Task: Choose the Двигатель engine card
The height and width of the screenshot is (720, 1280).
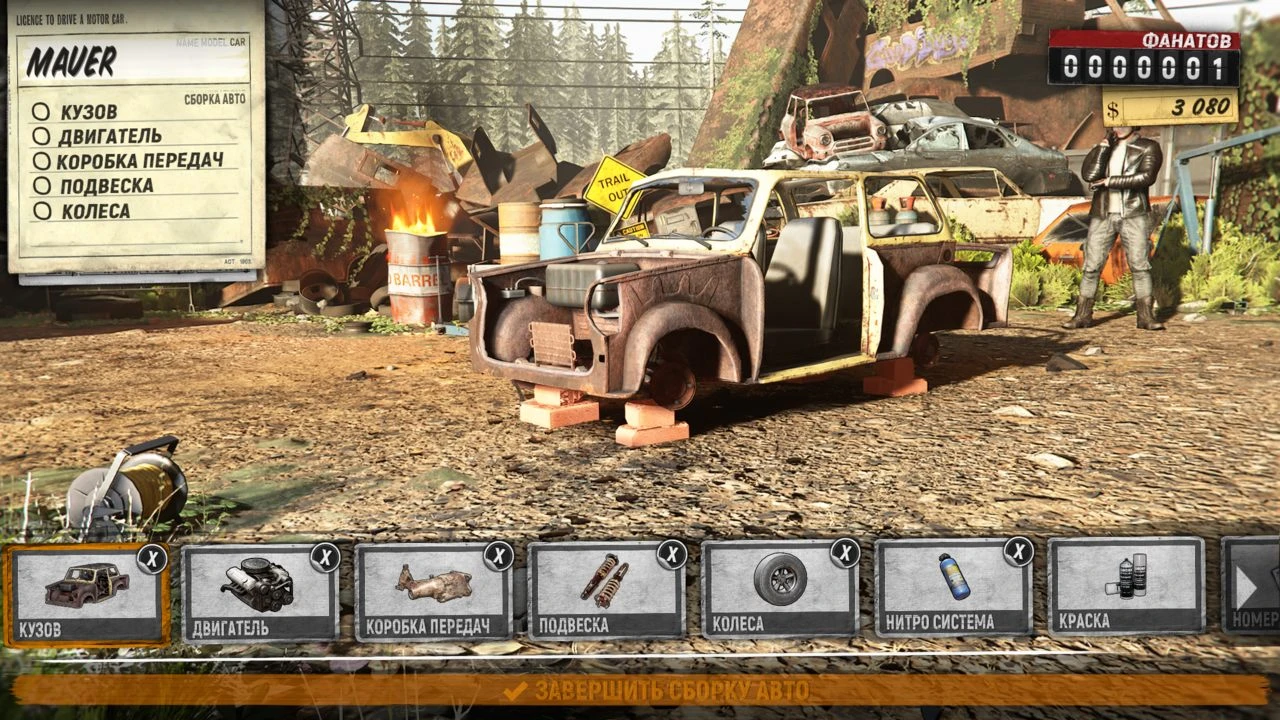Action: coord(259,595)
